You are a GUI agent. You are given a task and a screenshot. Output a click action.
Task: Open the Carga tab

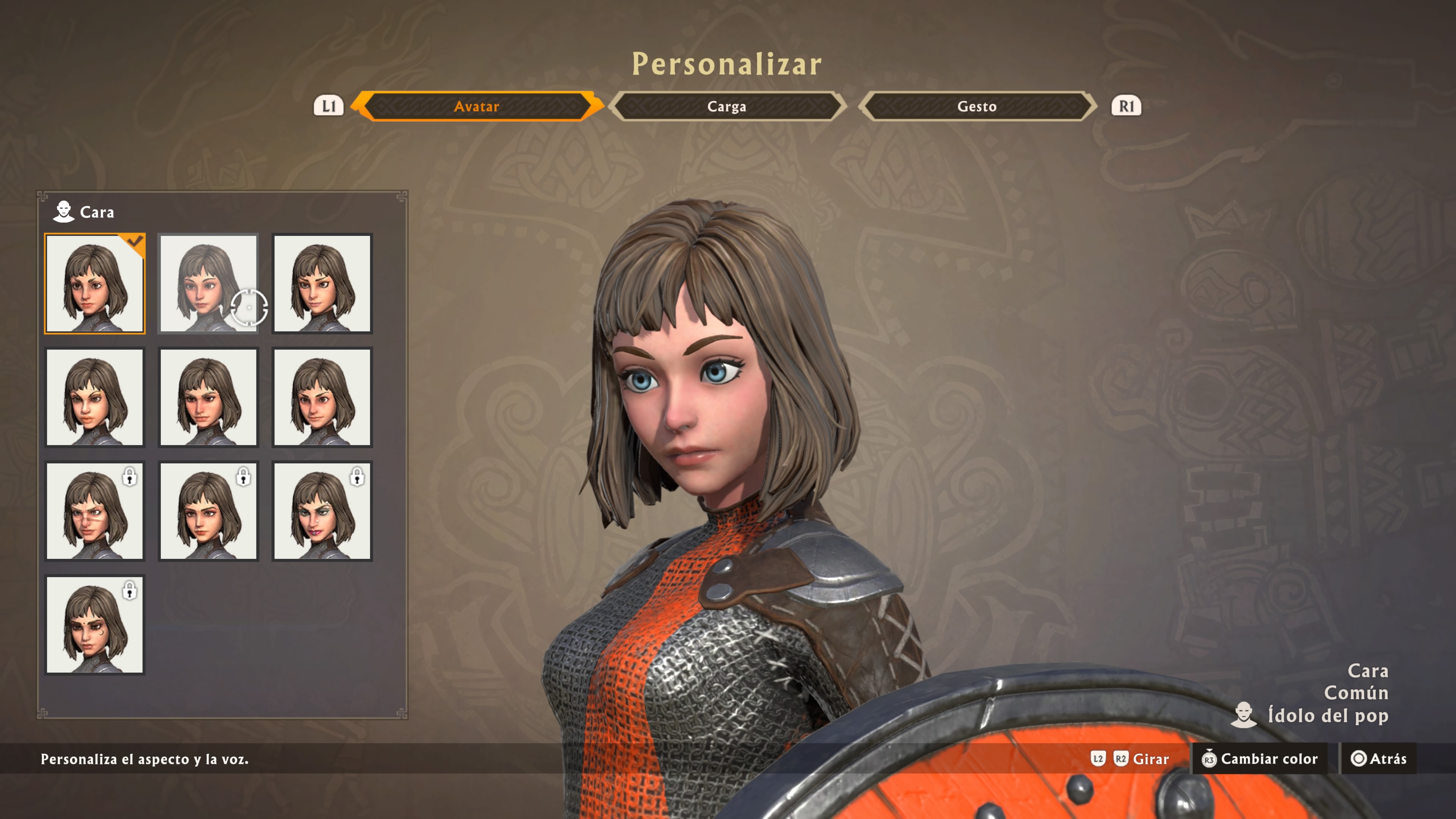(727, 106)
